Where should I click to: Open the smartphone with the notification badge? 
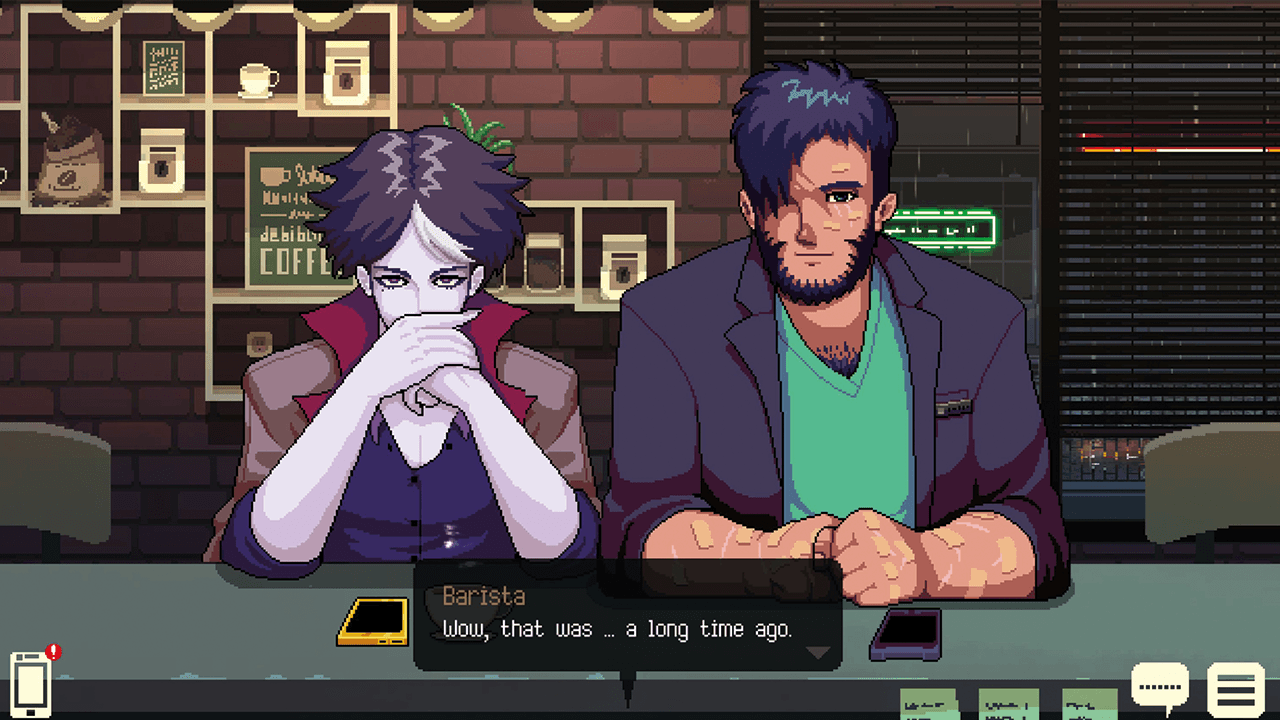pos(31,683)
